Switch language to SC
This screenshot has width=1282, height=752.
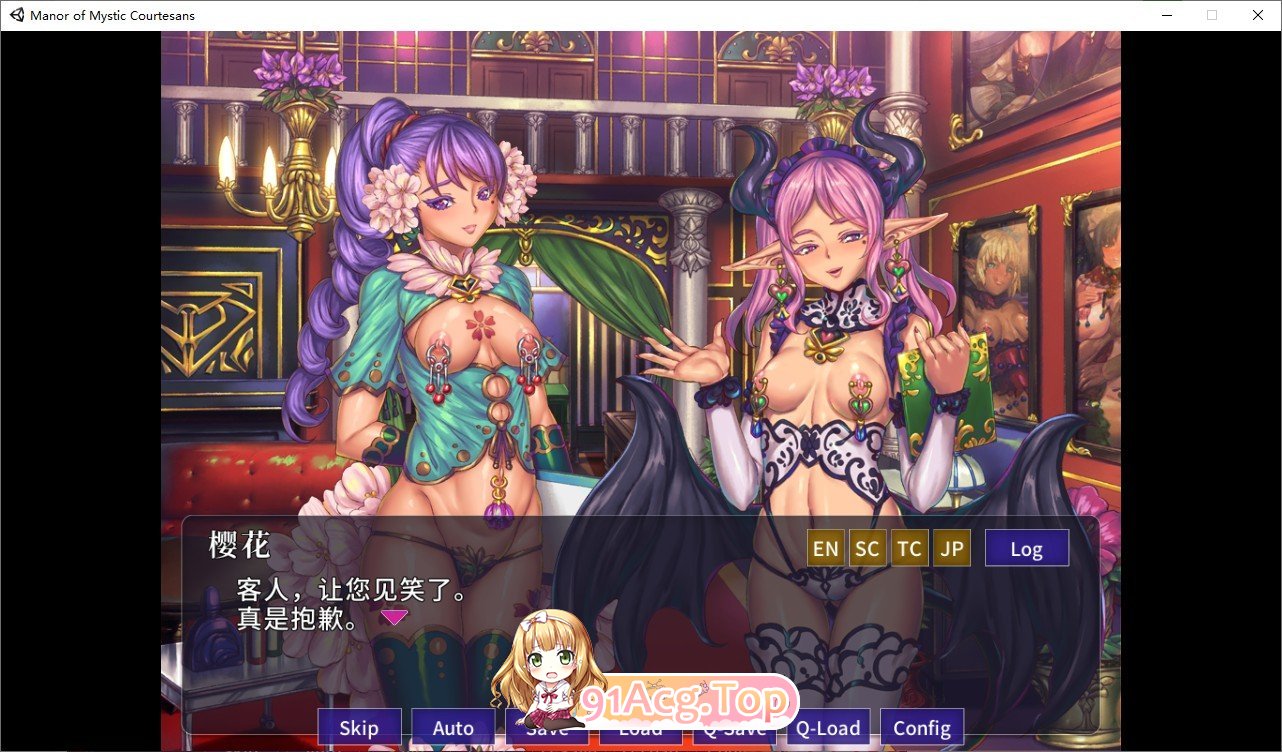tap(866, 547)
